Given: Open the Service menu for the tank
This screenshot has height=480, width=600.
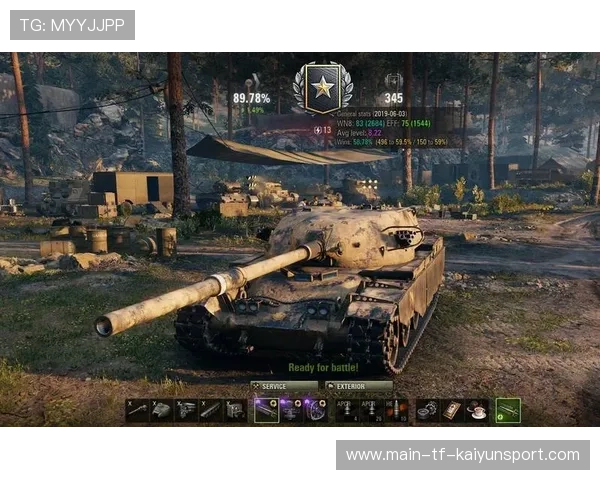Looking at the screenshot, I should click(x=284, y=385).
